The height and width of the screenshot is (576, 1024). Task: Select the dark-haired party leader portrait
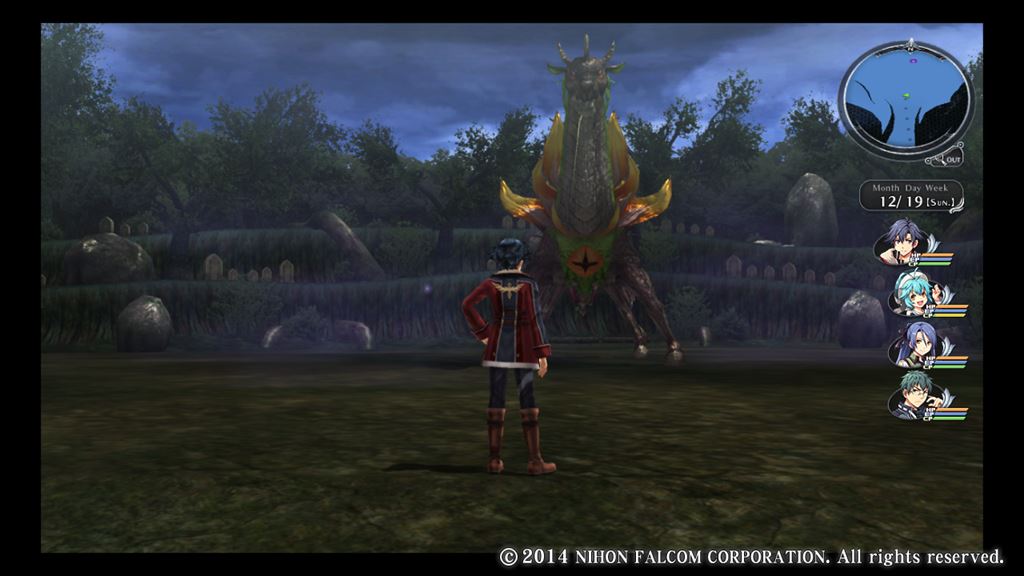pos(904,242)
